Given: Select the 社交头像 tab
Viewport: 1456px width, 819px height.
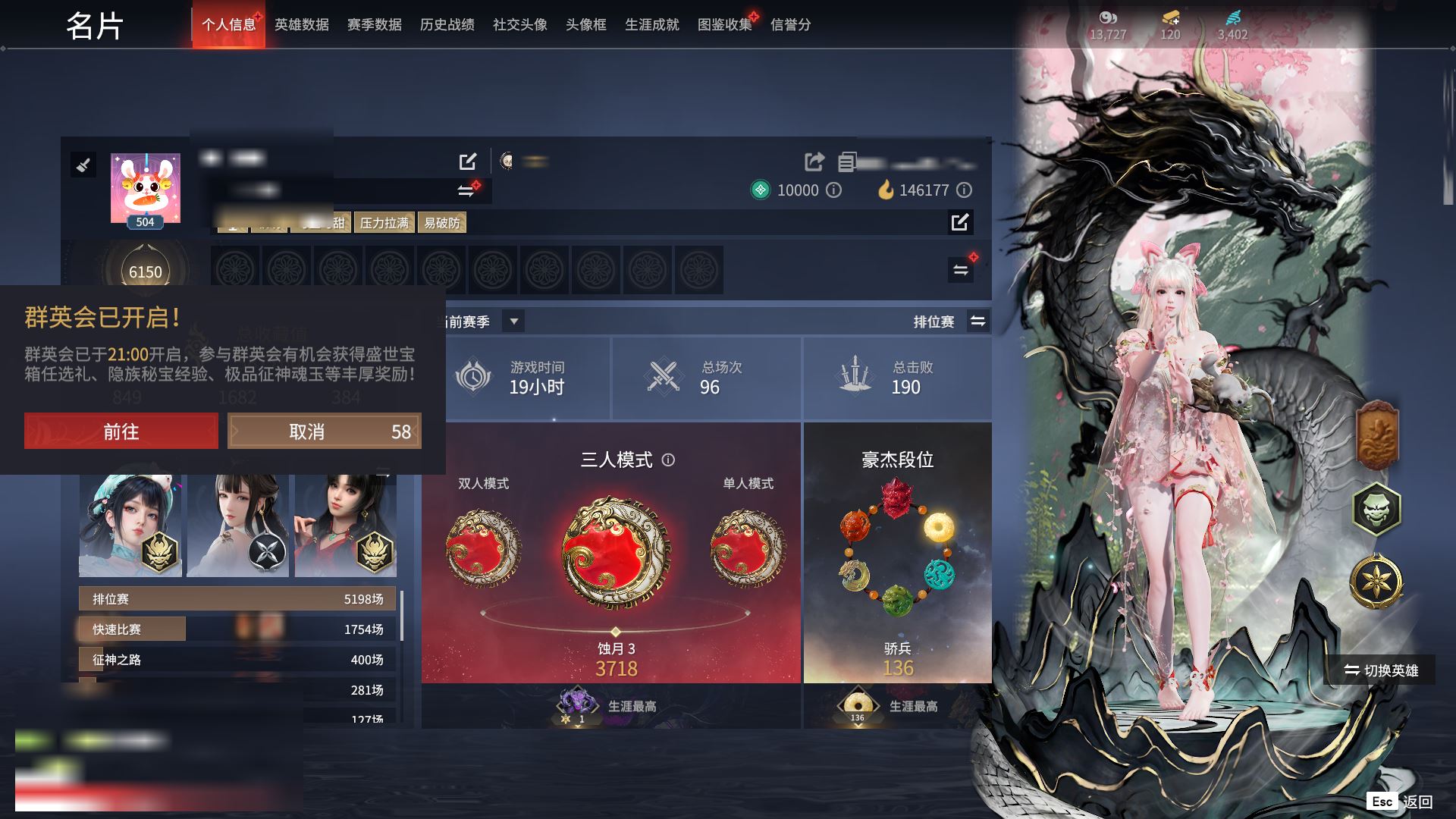Looking at the screenshot, I should [519, 25].
